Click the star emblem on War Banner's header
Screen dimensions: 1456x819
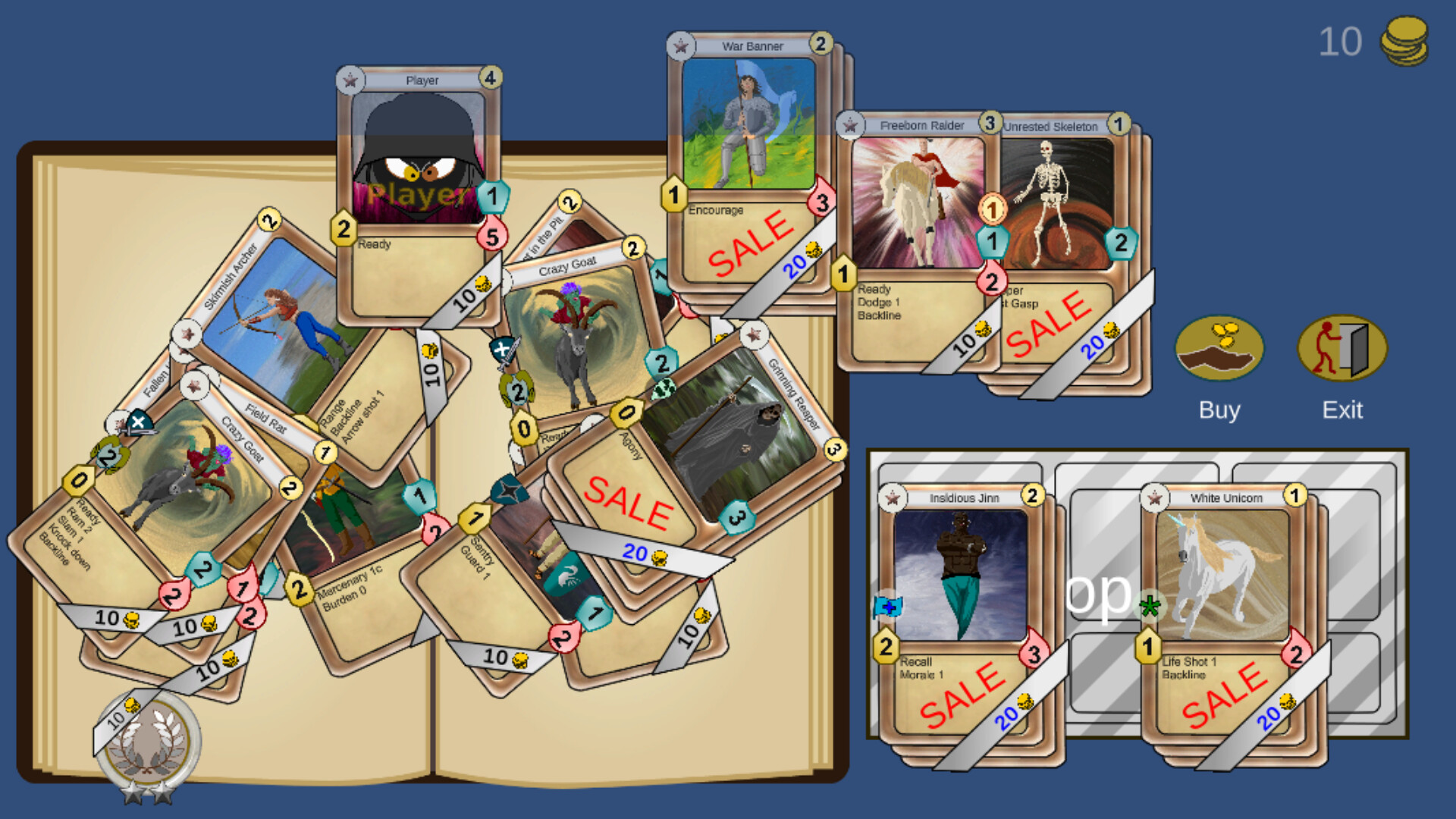[682, 45]
